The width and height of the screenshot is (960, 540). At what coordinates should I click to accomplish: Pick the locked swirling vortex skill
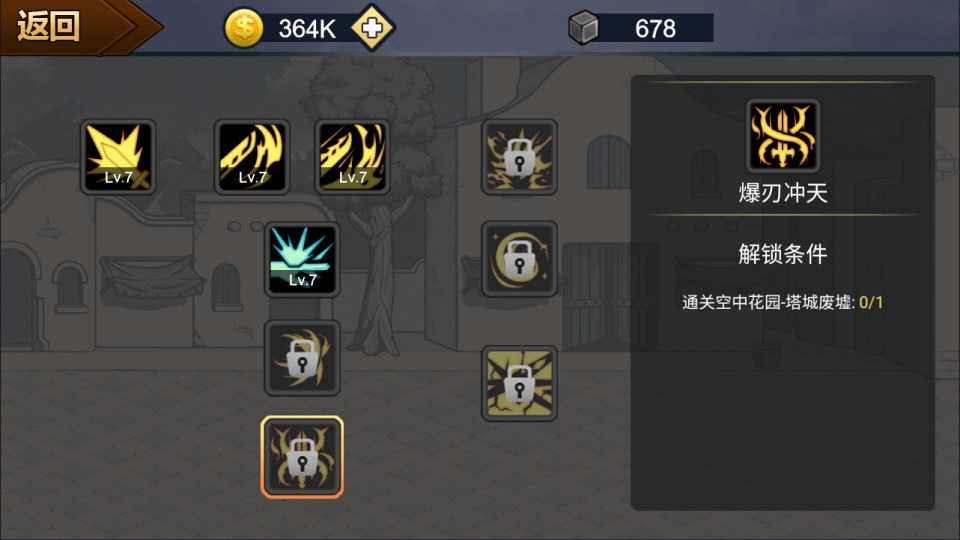pos(302,358)
